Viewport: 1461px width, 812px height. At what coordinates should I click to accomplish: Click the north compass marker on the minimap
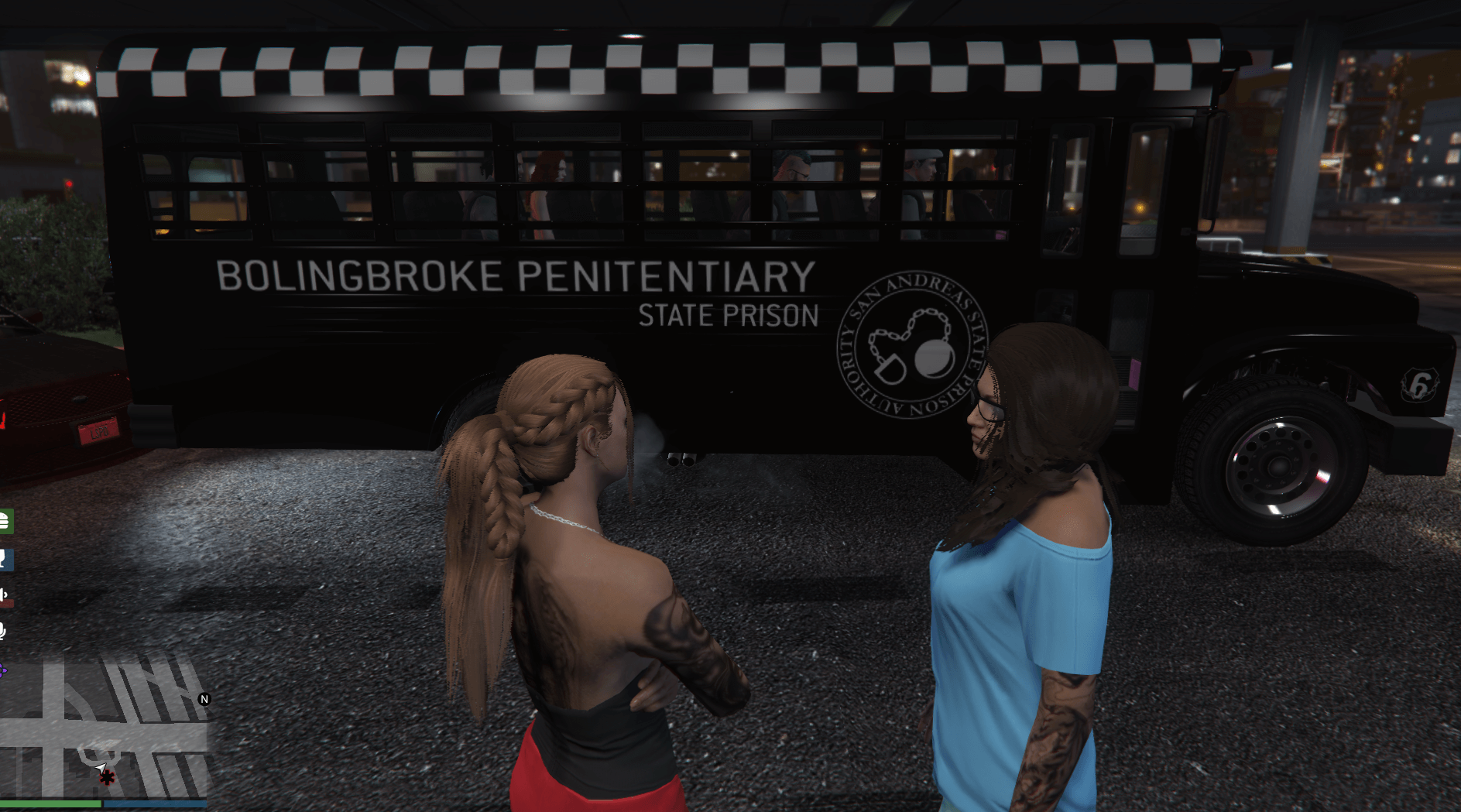pyautogui.click(x=204, y=698)
